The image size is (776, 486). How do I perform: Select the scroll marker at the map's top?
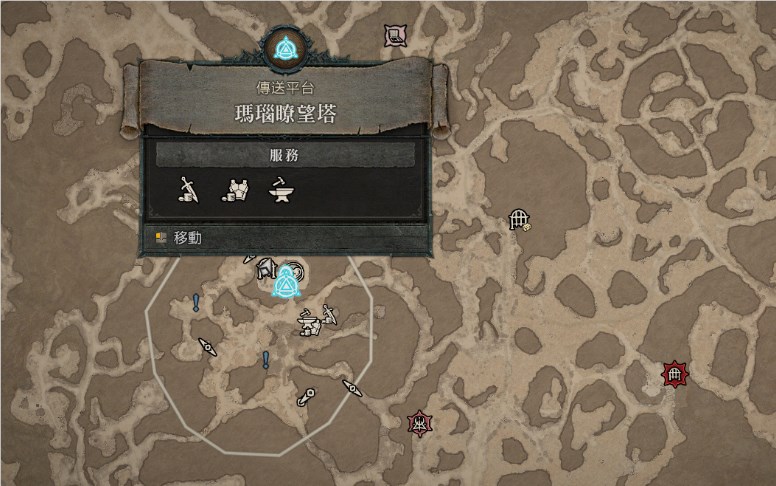[x=395, y=36]
